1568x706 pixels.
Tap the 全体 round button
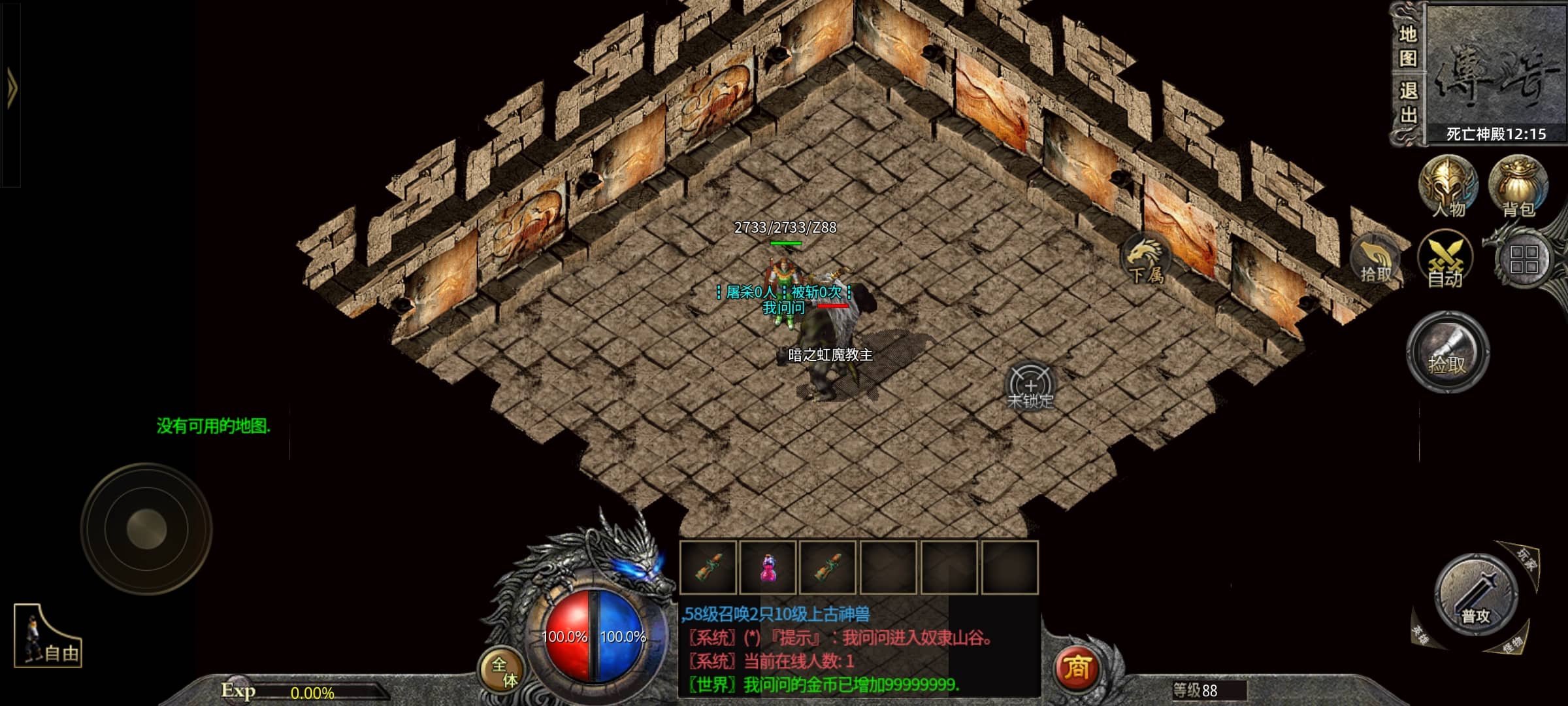coord(503,671)
